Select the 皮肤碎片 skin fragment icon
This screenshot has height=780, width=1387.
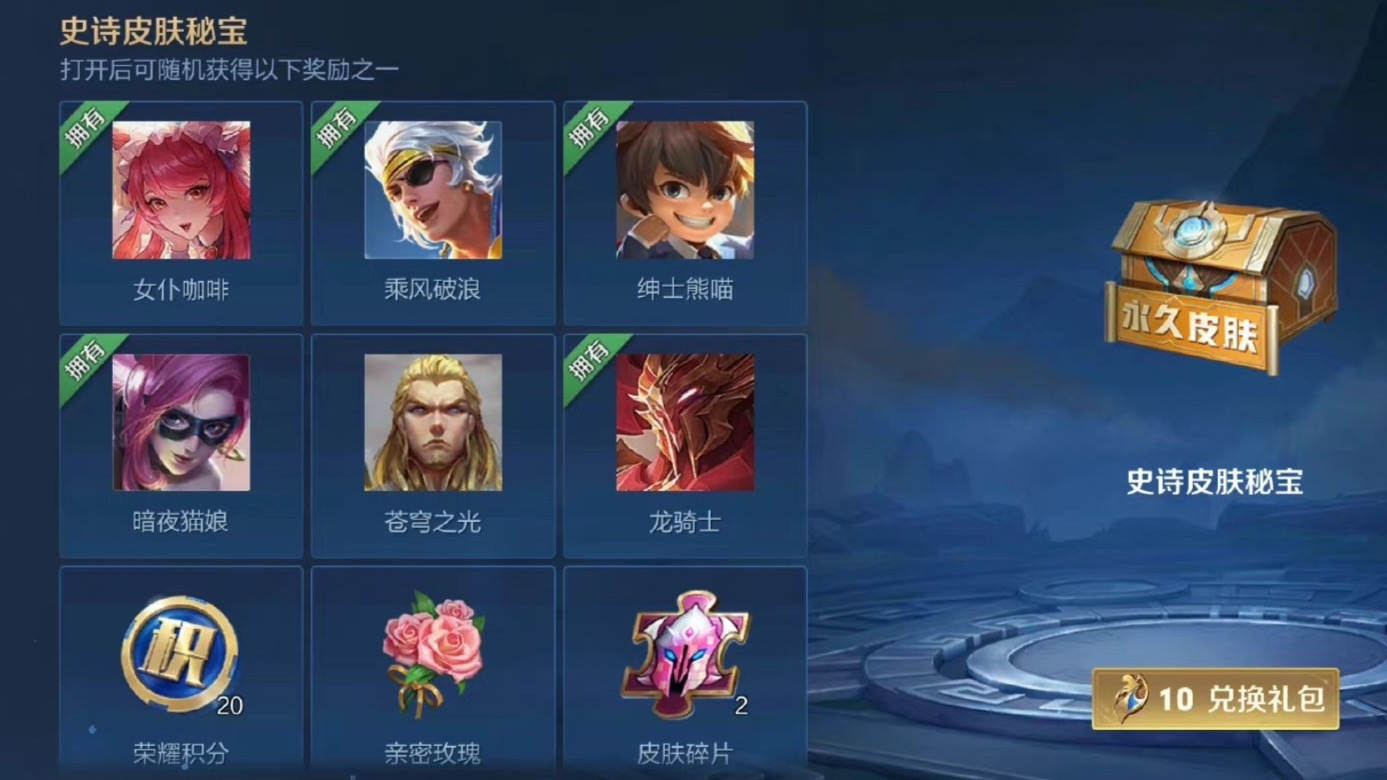[683, 650]
